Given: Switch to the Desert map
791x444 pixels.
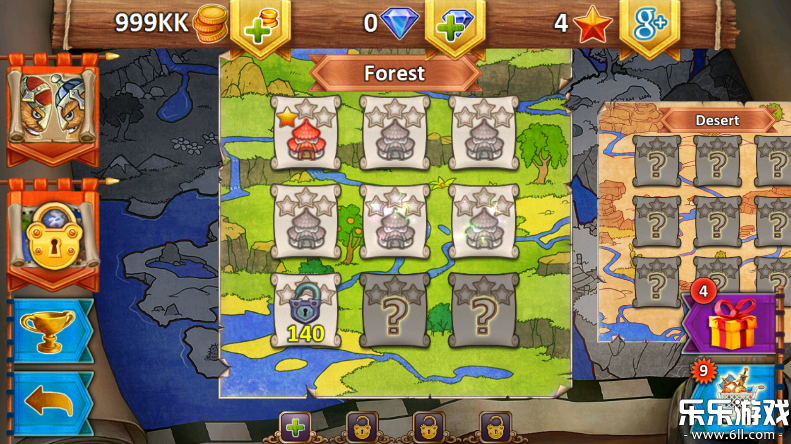Looking at the screenshot, I should pyautogui.click(x=718, y=120).
